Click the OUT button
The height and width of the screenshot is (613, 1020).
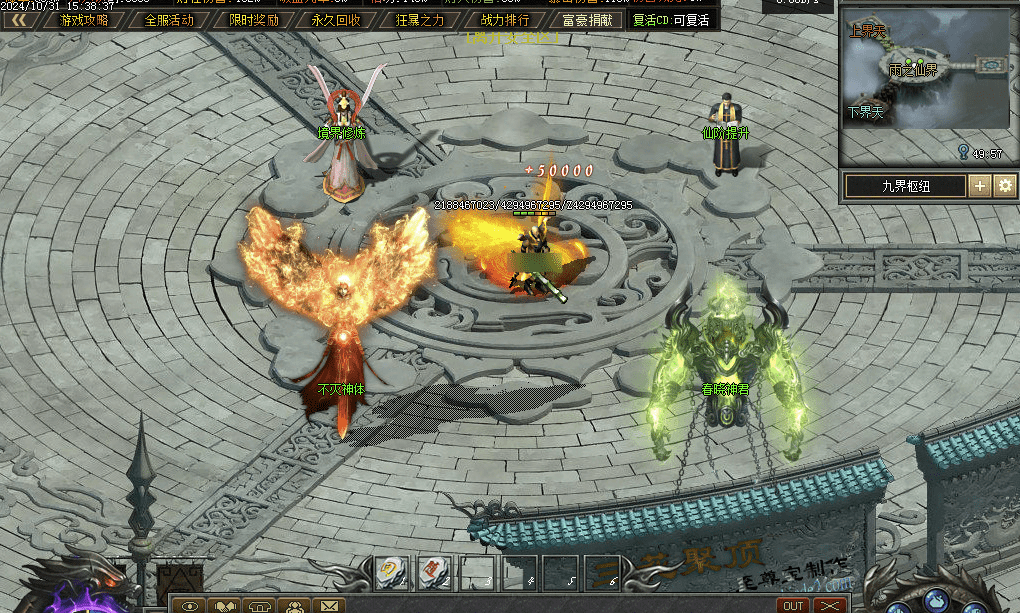click(793, 606)
